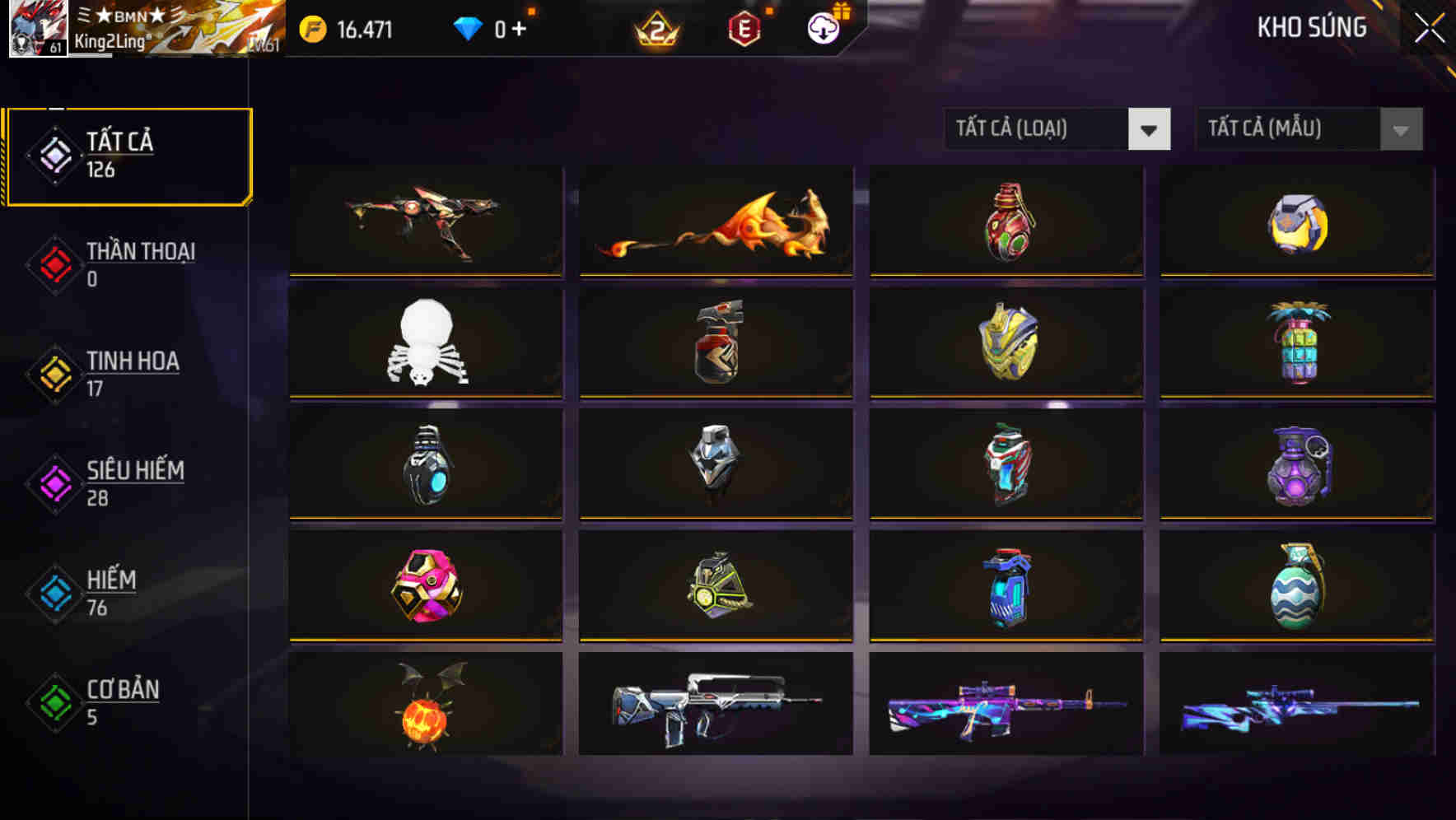Select the red E elite badge icon

pyautogui.click(x=744, y=26)
